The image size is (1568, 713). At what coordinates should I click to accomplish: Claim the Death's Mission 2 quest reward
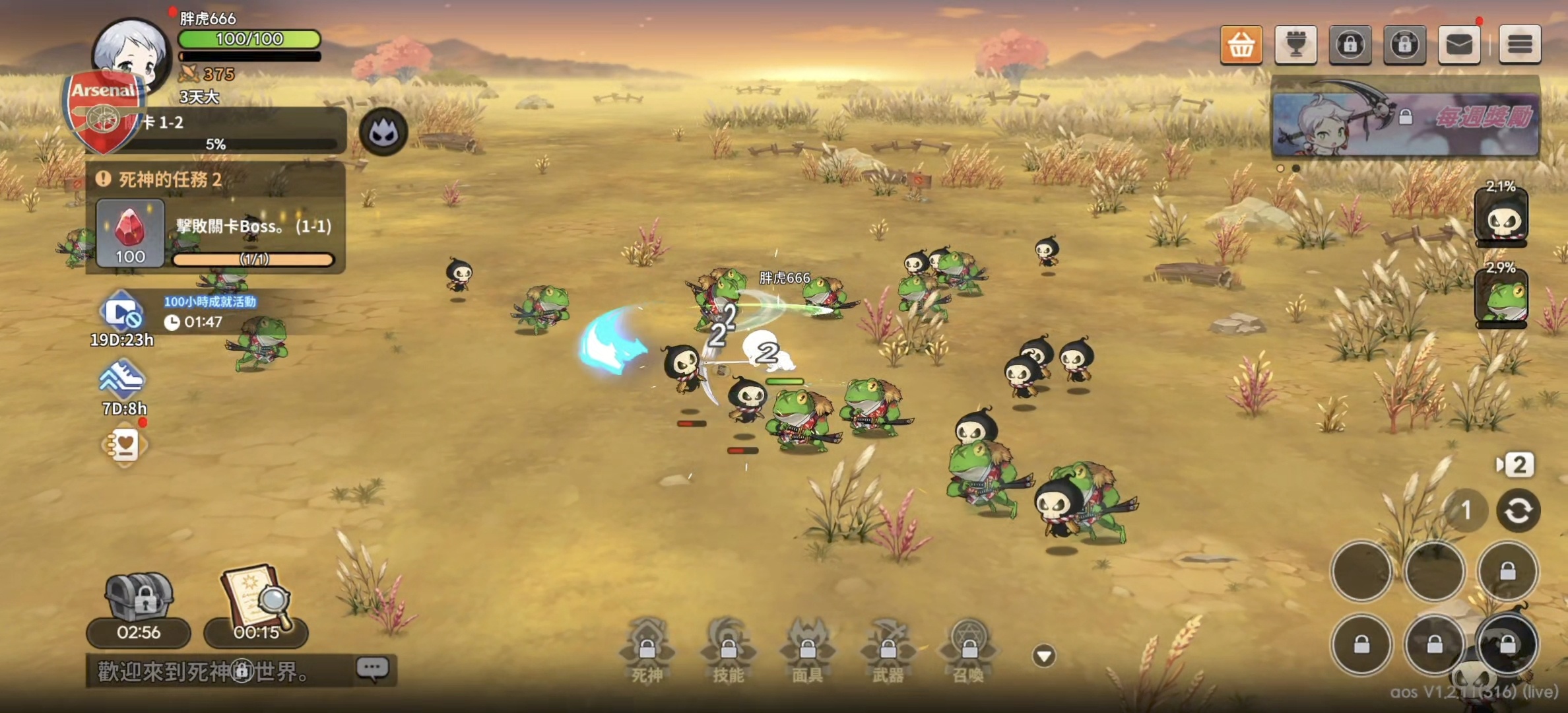[x=130, y=234]
